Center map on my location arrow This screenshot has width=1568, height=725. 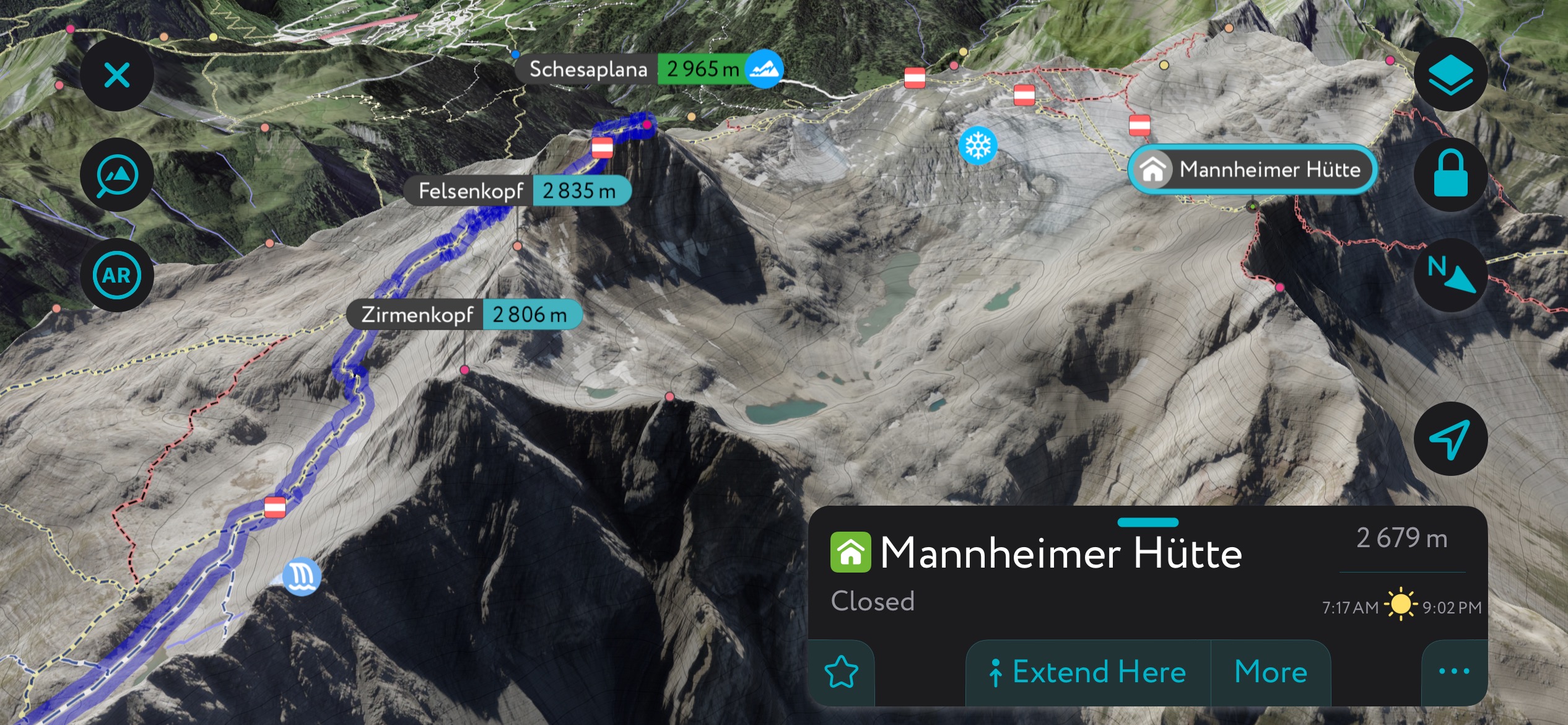[1450, 439]
